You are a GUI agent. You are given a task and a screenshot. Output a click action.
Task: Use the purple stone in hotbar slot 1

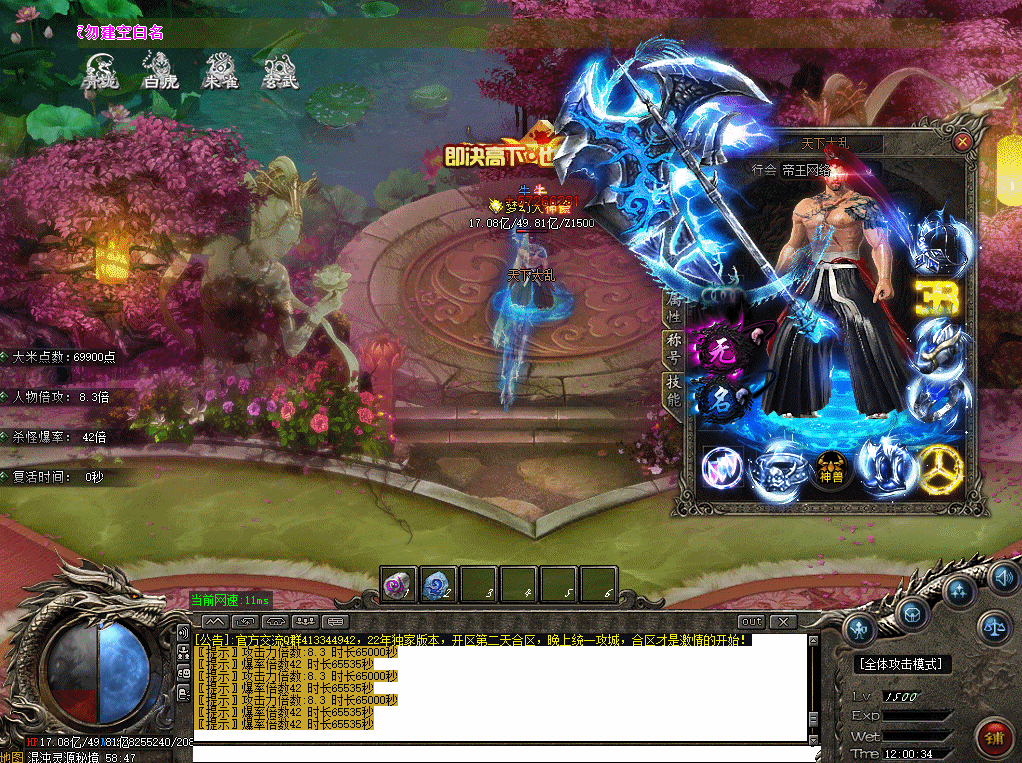[398, 584]
